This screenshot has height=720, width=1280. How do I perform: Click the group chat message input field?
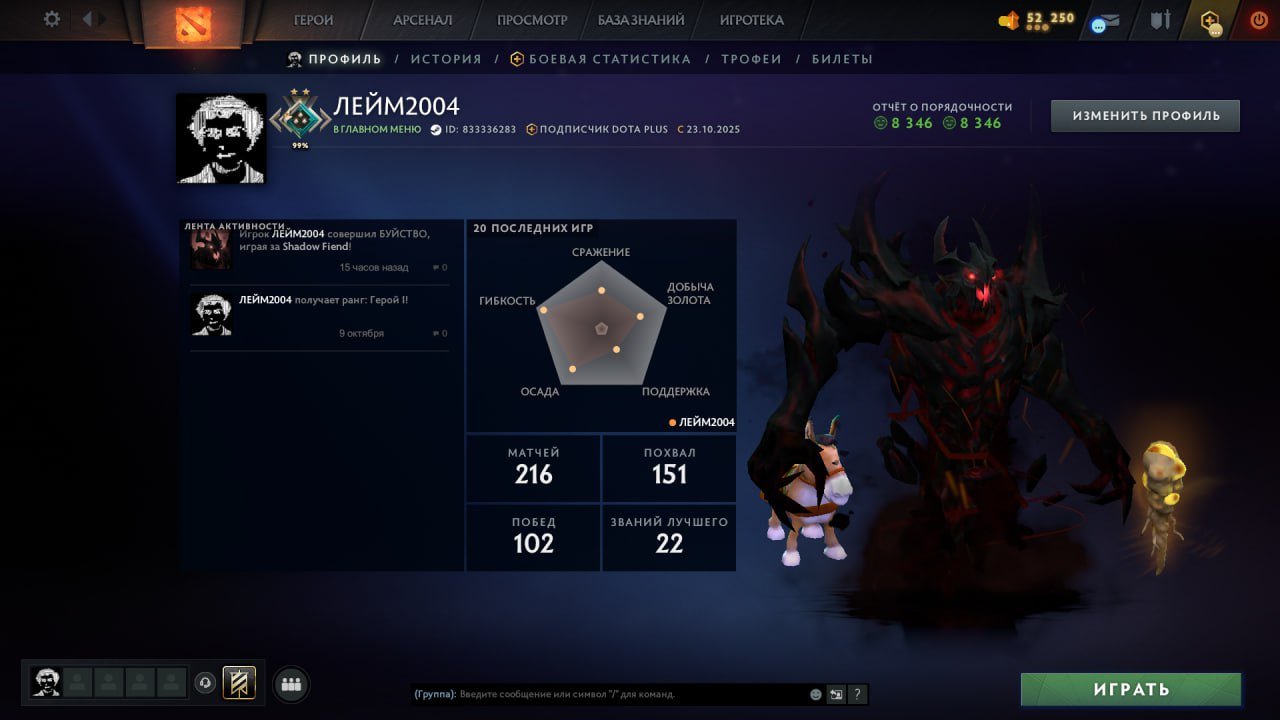coord(600,694)
